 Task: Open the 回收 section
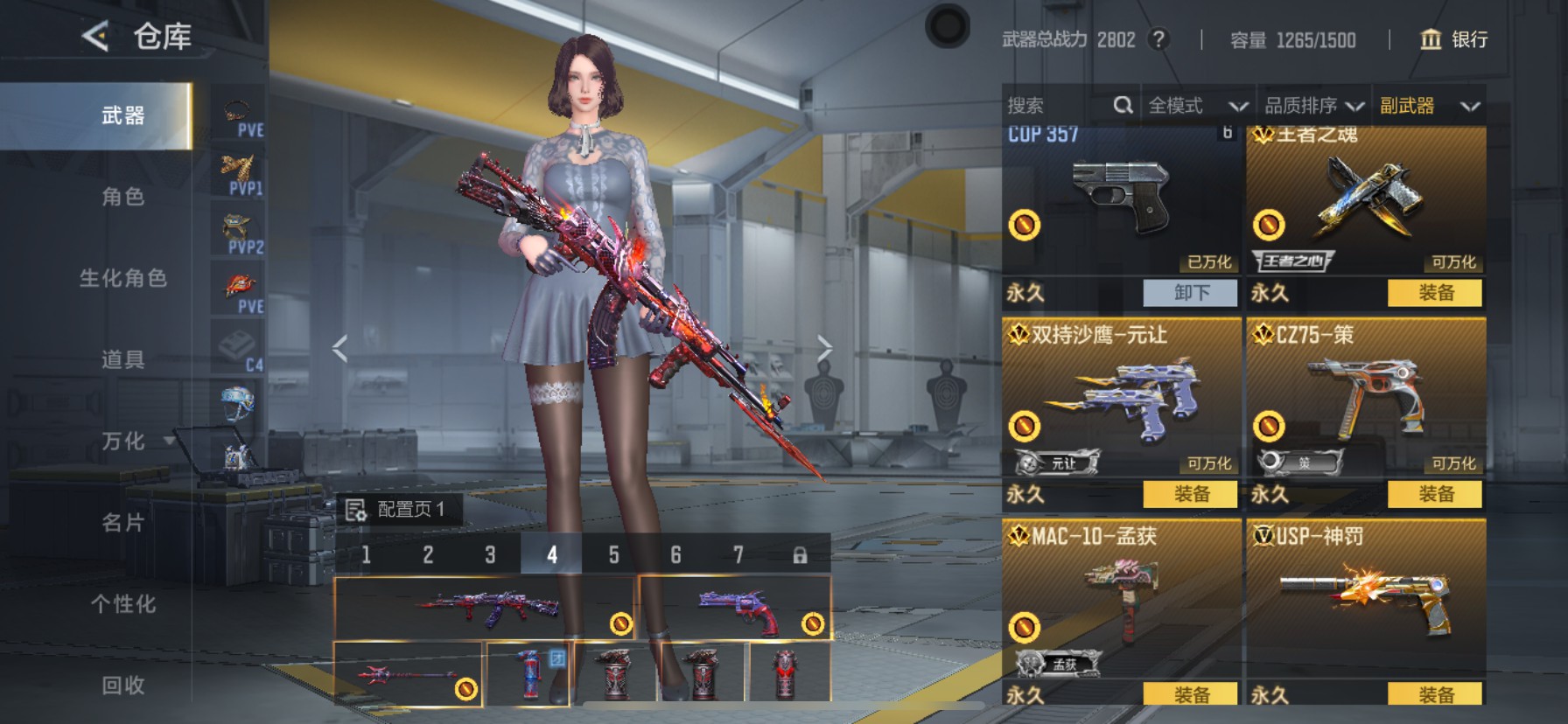pyautogui.click(x=122, y=686)
